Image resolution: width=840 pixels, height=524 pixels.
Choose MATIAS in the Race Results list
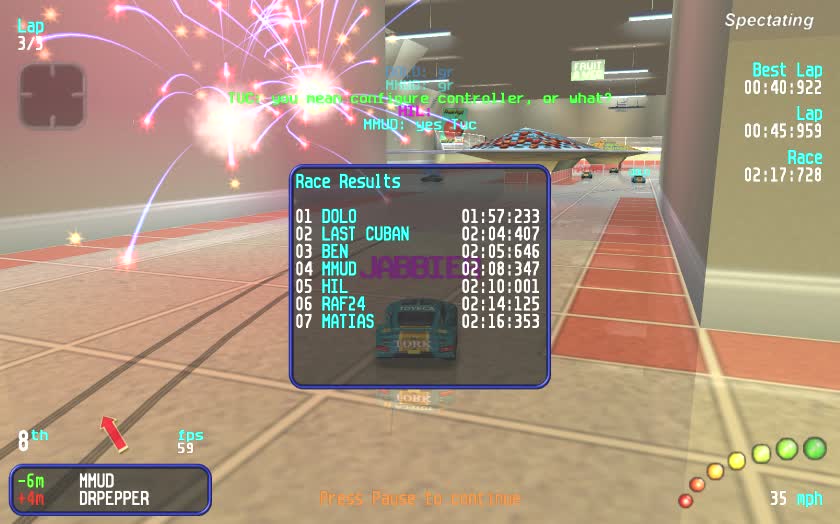pyautogui.click(x=418, y=322)
